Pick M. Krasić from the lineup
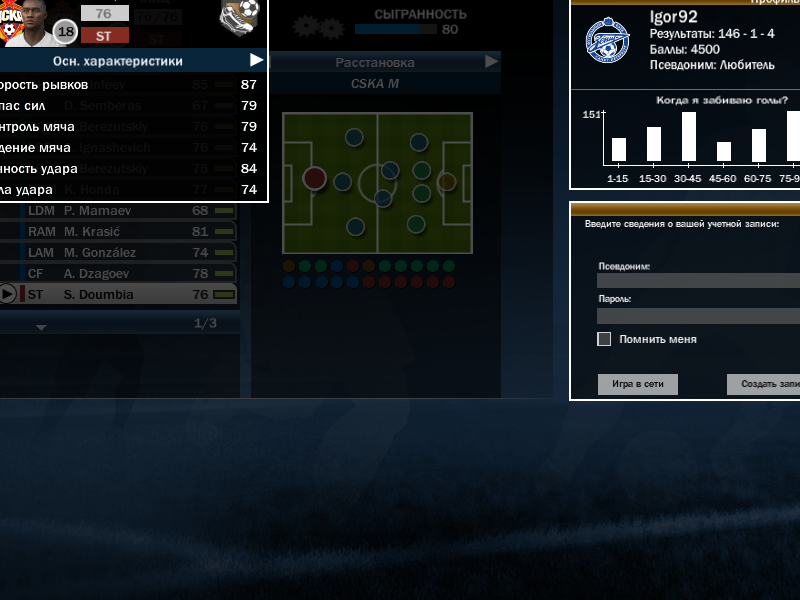Image resolution: width=800 pixels, height=600 pixels. (120, 232)
